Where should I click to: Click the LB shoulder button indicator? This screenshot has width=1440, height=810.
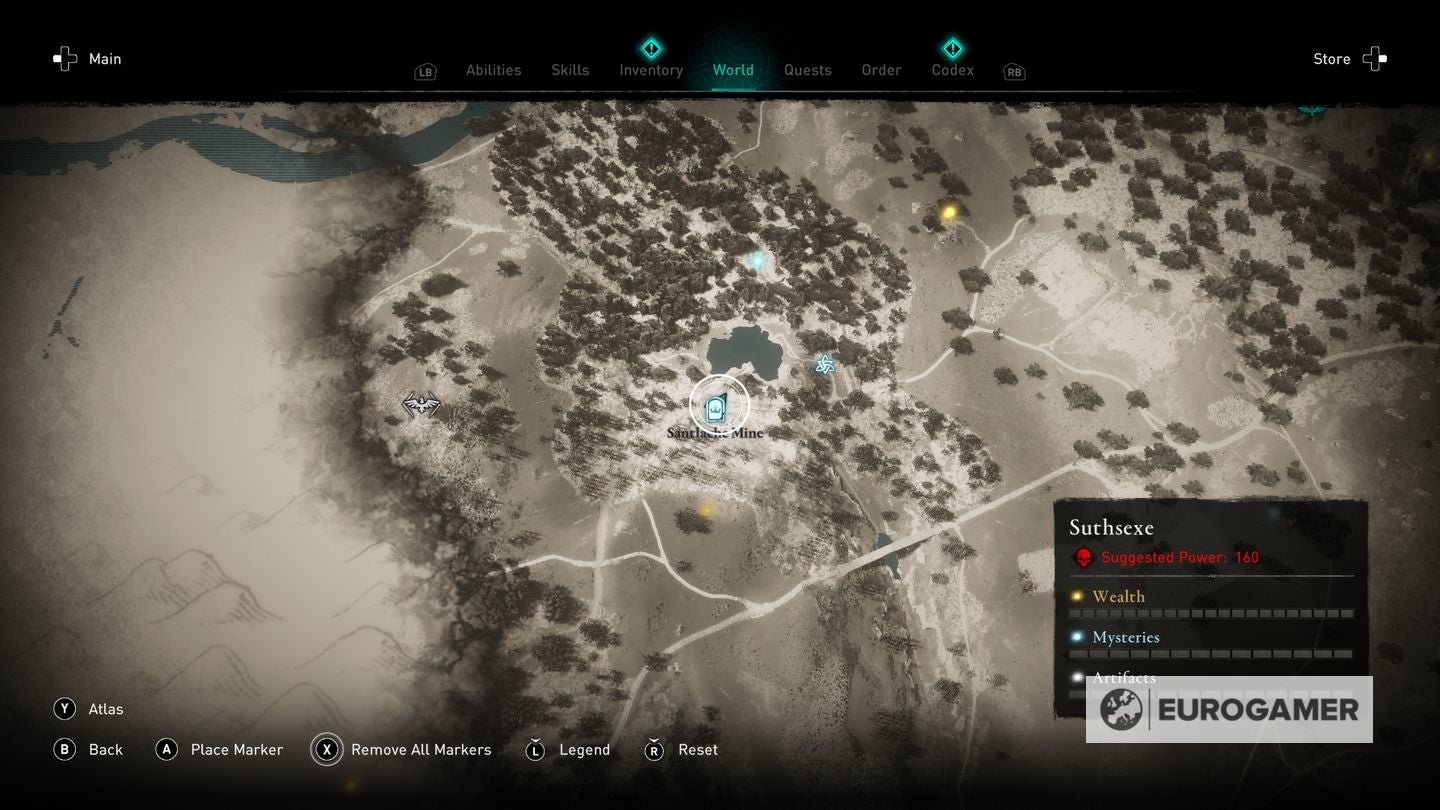click(x=424, y=71)
